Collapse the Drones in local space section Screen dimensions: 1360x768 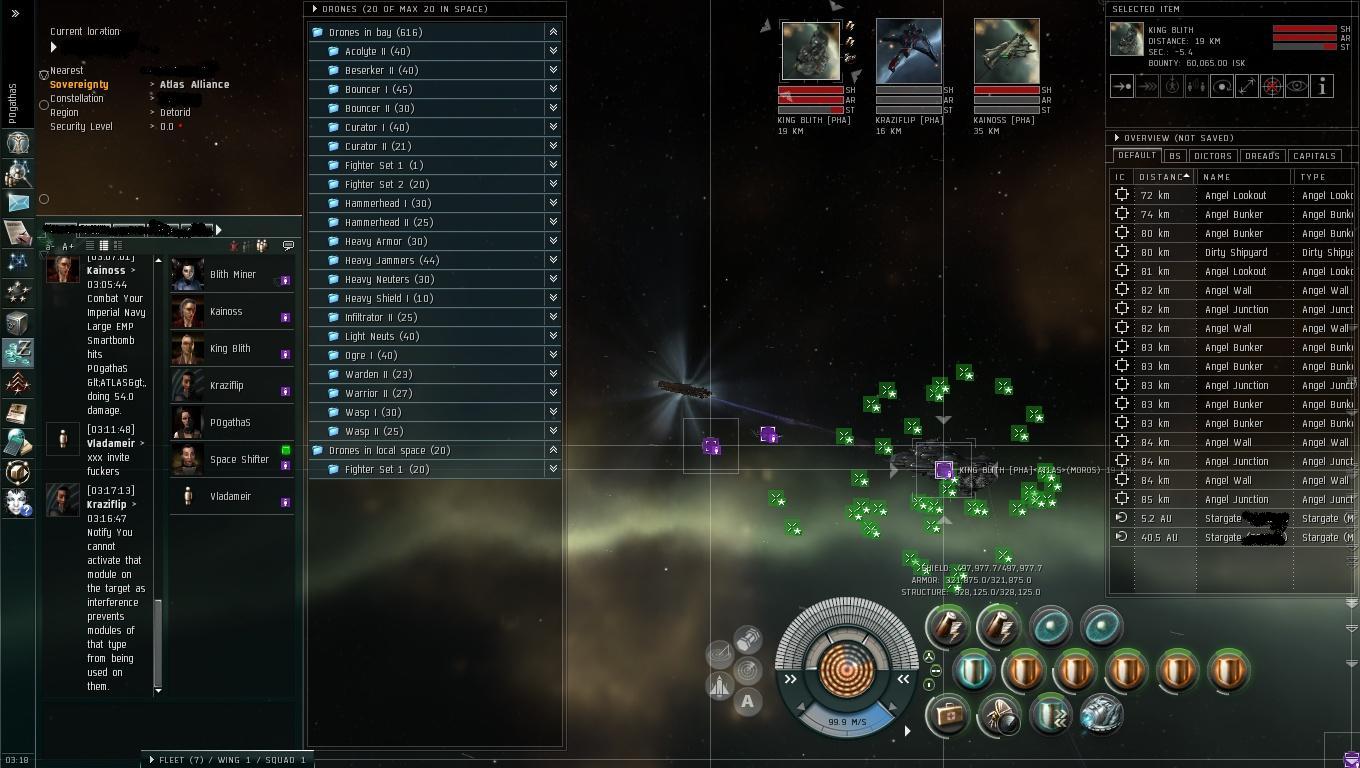(x=553, y=450)
